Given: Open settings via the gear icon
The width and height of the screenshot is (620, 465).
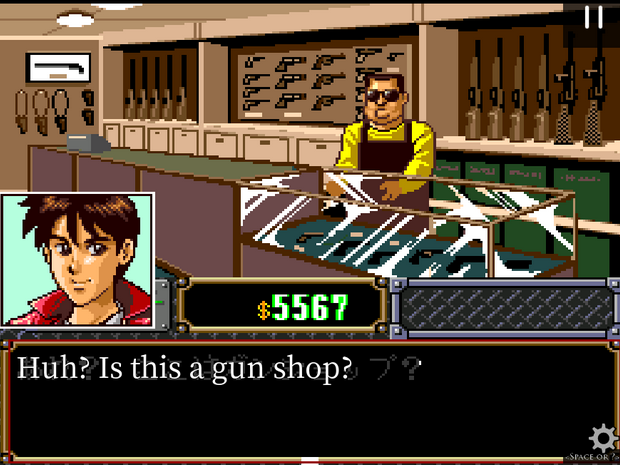Looking at the screenshot, I should [x=602, y=438].
